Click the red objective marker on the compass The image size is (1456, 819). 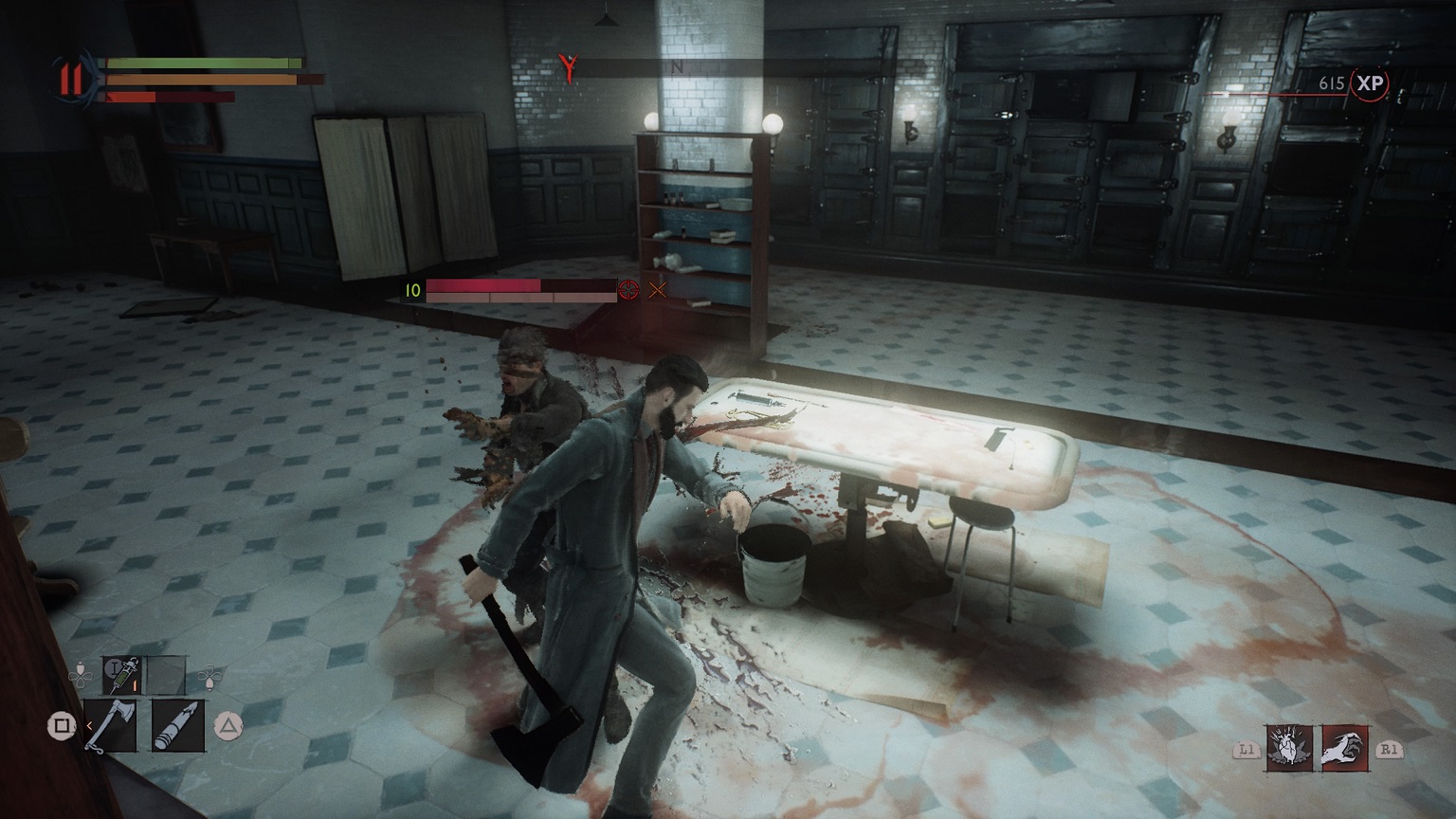coord(569,66)
